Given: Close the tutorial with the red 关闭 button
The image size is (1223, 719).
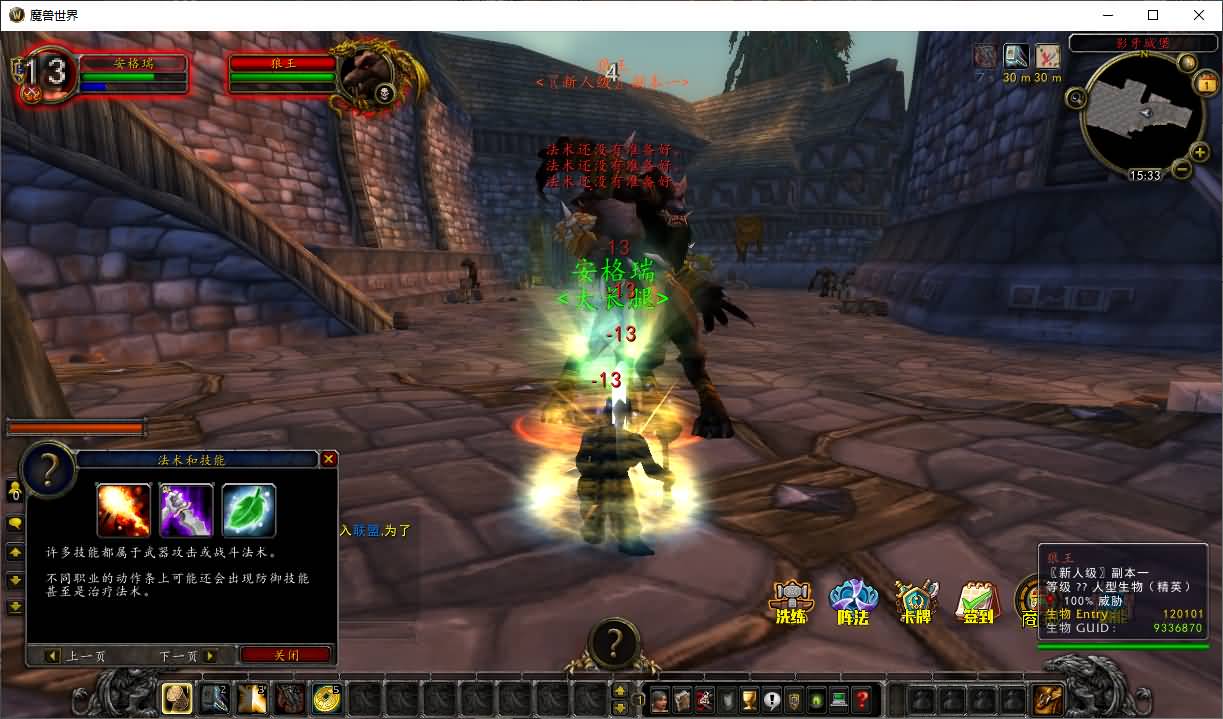Looking at the screenshot, I should tap(286, 655).
